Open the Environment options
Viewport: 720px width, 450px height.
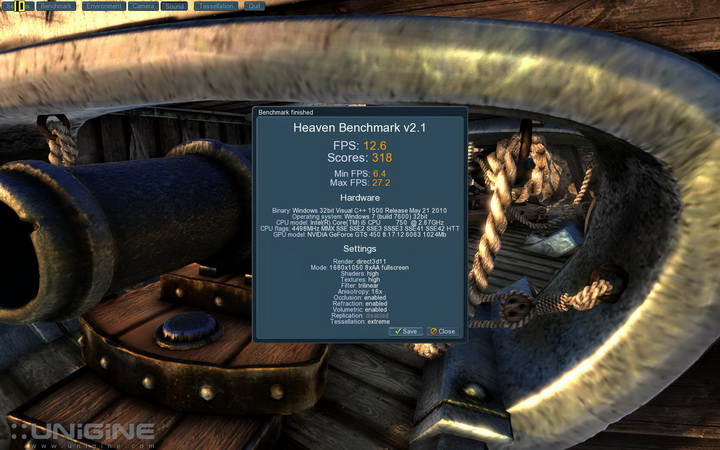[x=103, y=6]
